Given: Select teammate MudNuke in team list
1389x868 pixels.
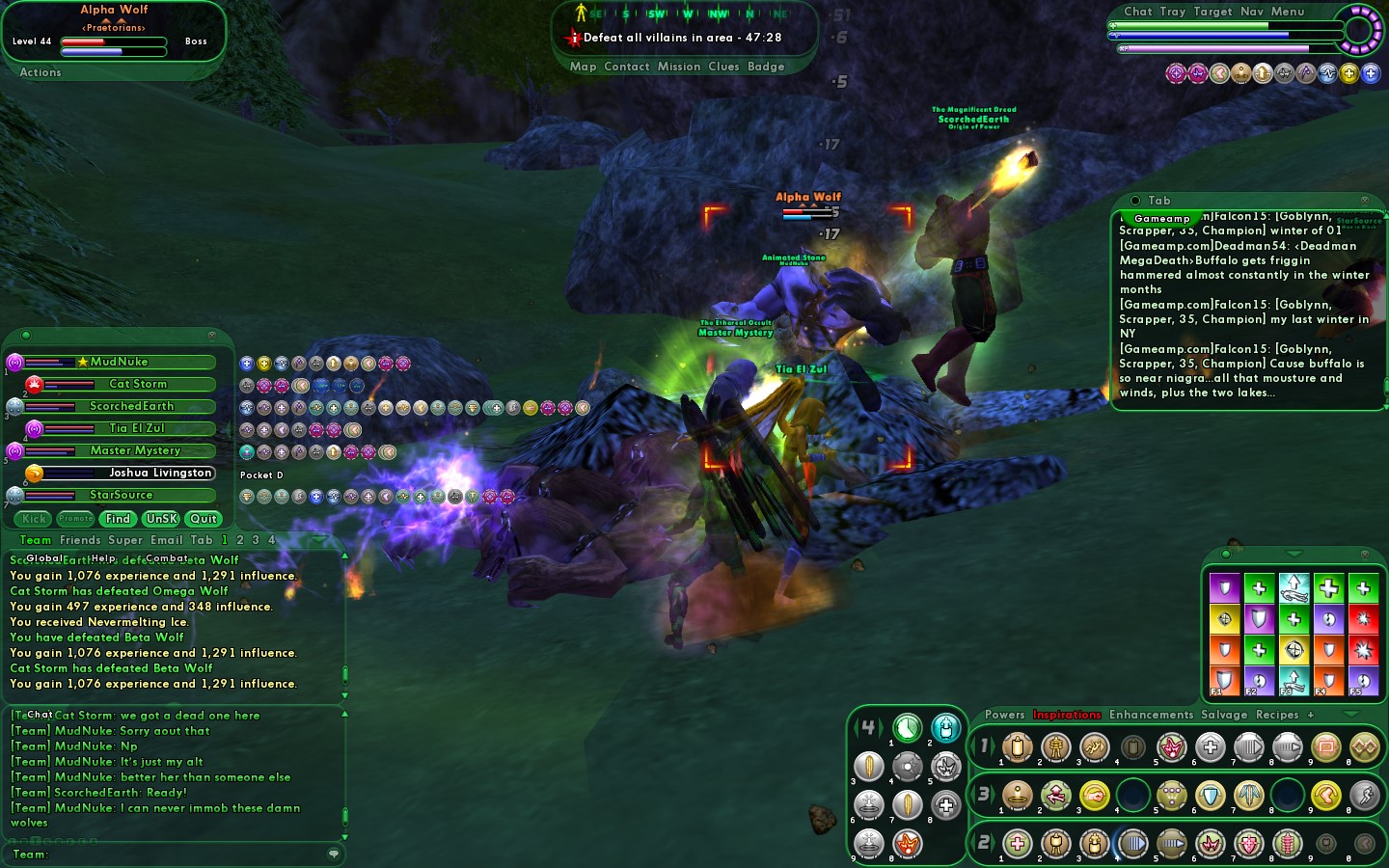Looking at the screenshot, I should click(120, 362).
